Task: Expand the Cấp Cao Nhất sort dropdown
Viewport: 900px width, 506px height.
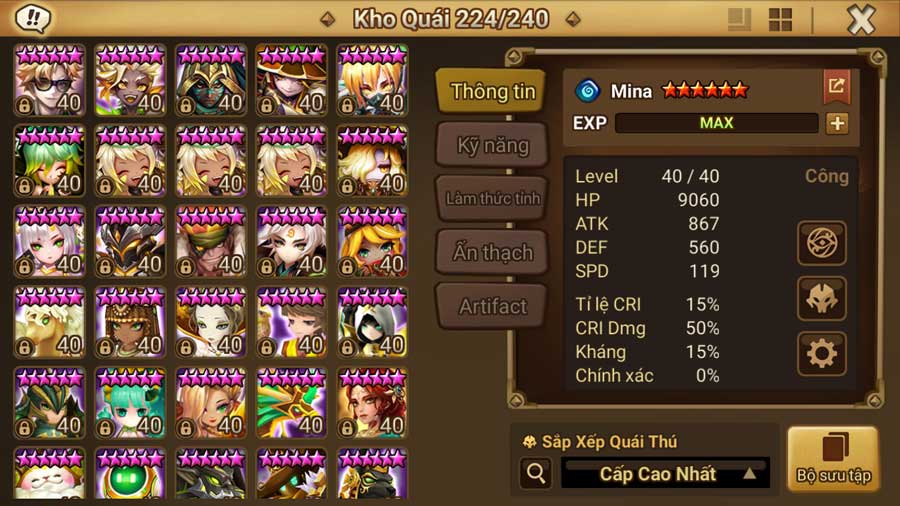Action: pyautogui.click(x=664, y=473)
